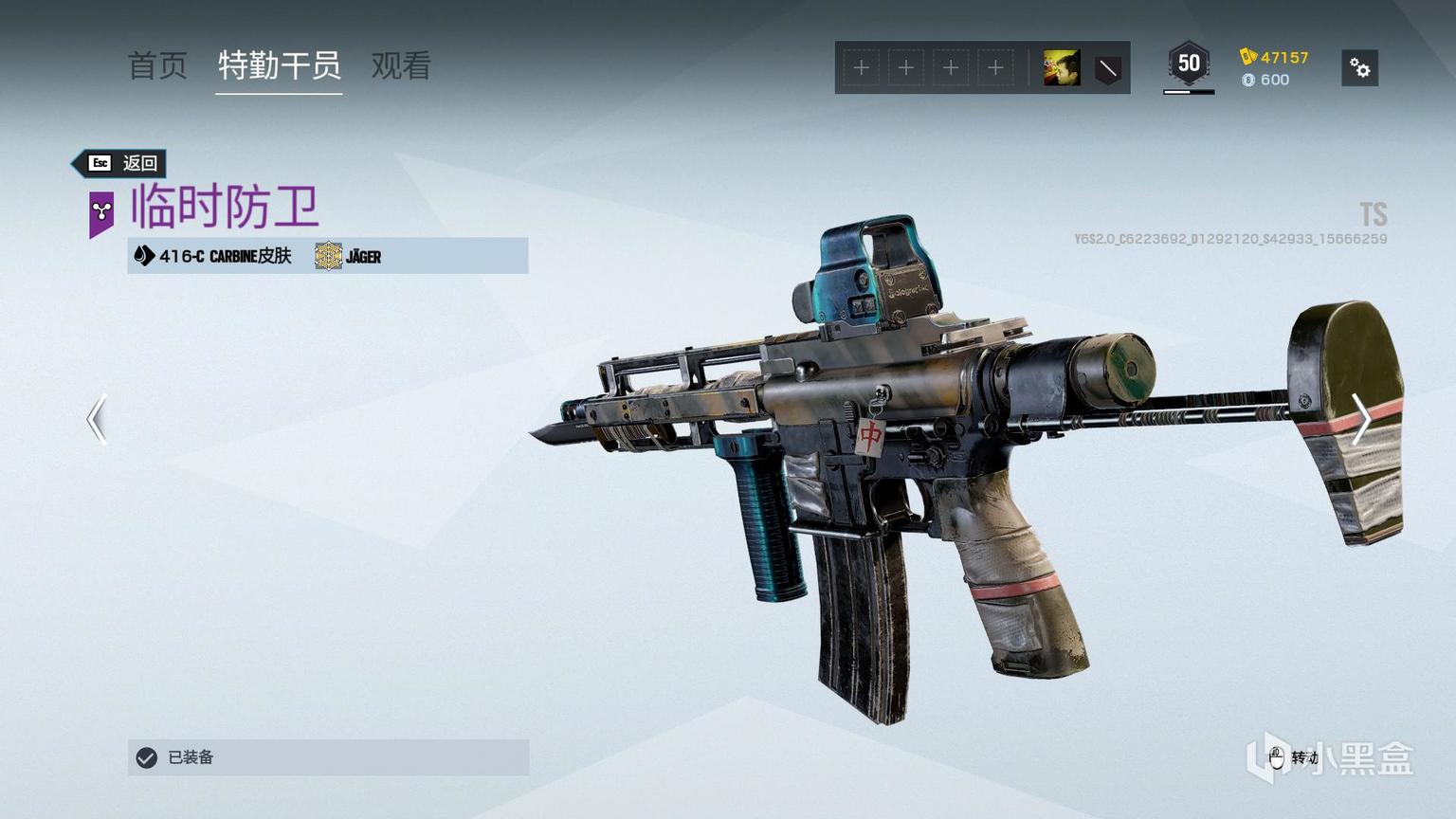Switch to the 特勤干员 operators tab
The width and height of the screenshot is (1456, 819).
(279, 65)
